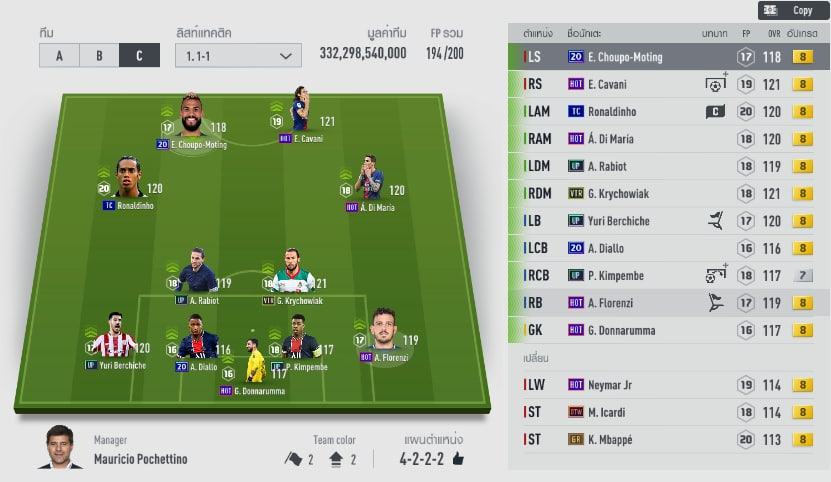Click the Copy button

[x=790, y=10]
